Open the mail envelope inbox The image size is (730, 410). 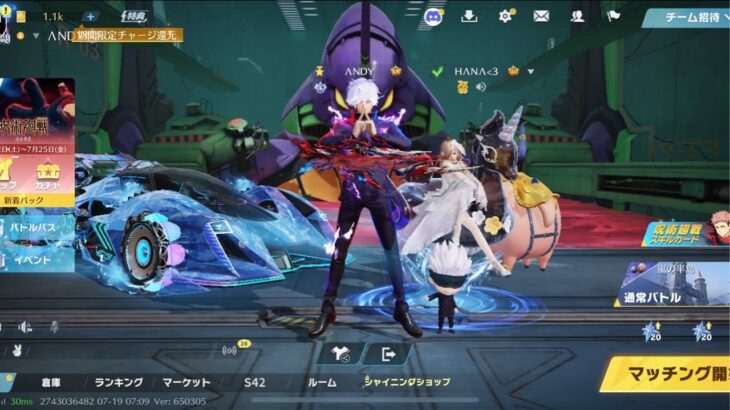(x=541, y=16)
